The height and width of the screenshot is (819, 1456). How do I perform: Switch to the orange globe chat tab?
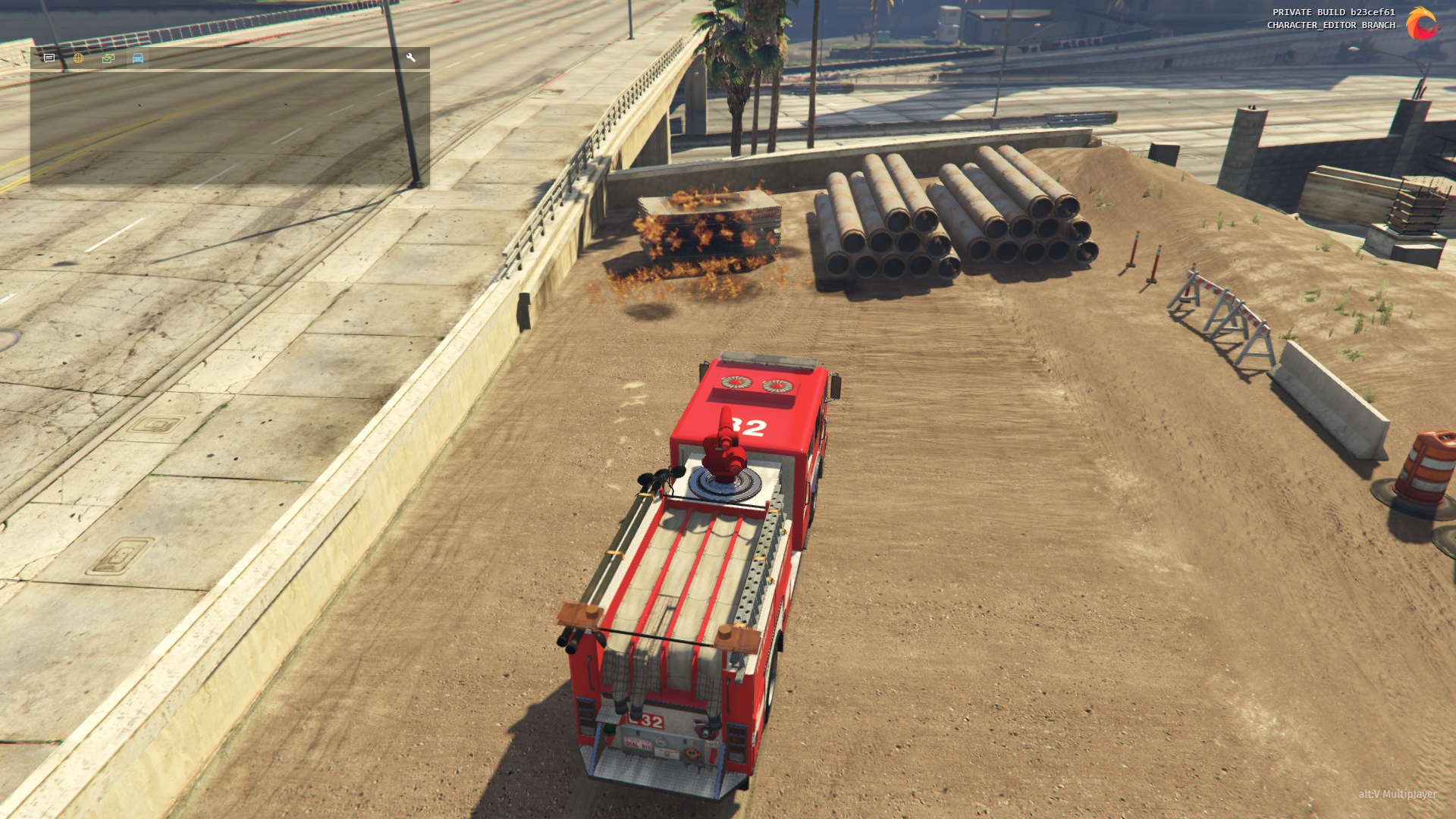click(78, 58)
